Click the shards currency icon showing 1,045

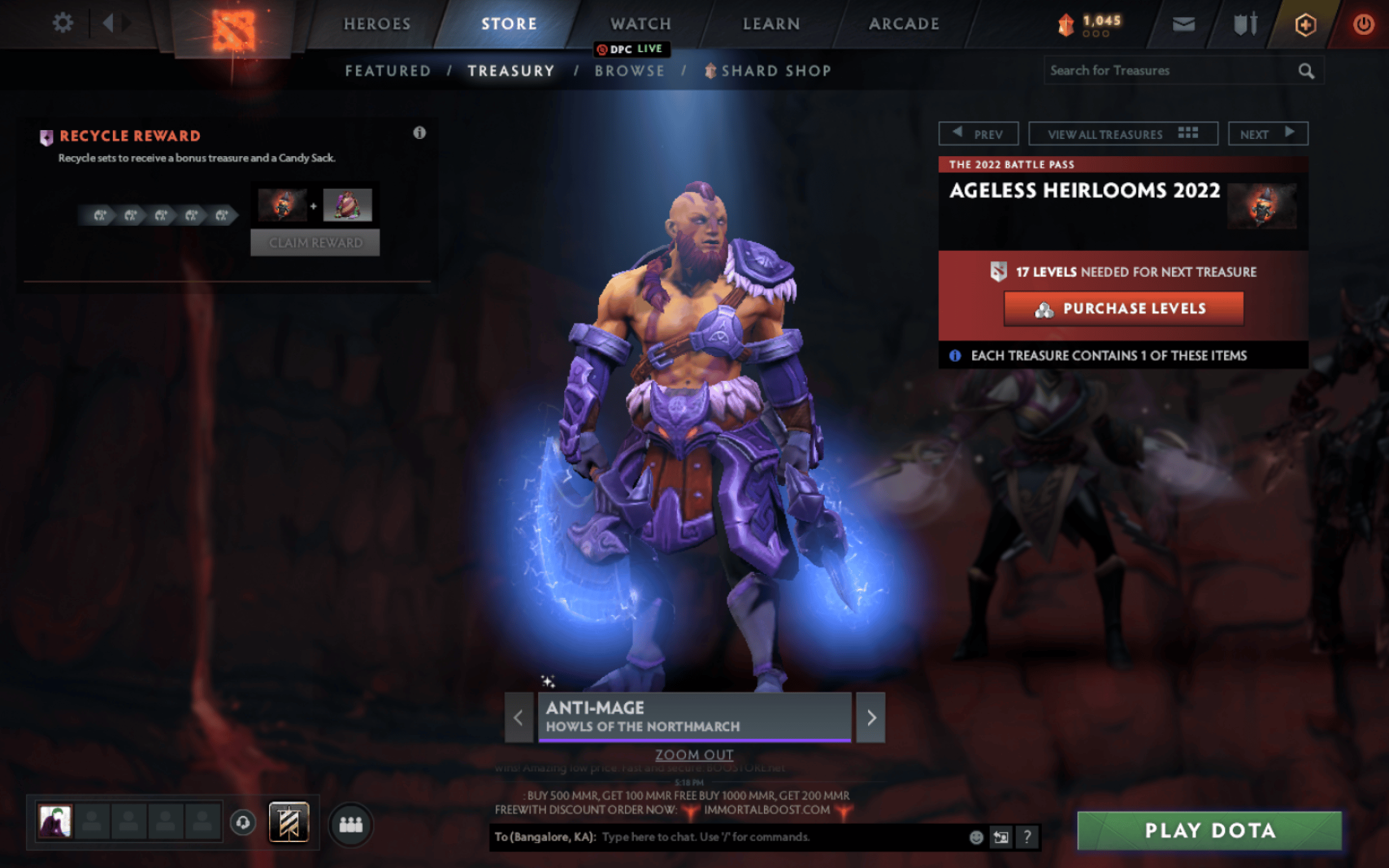1066,23
